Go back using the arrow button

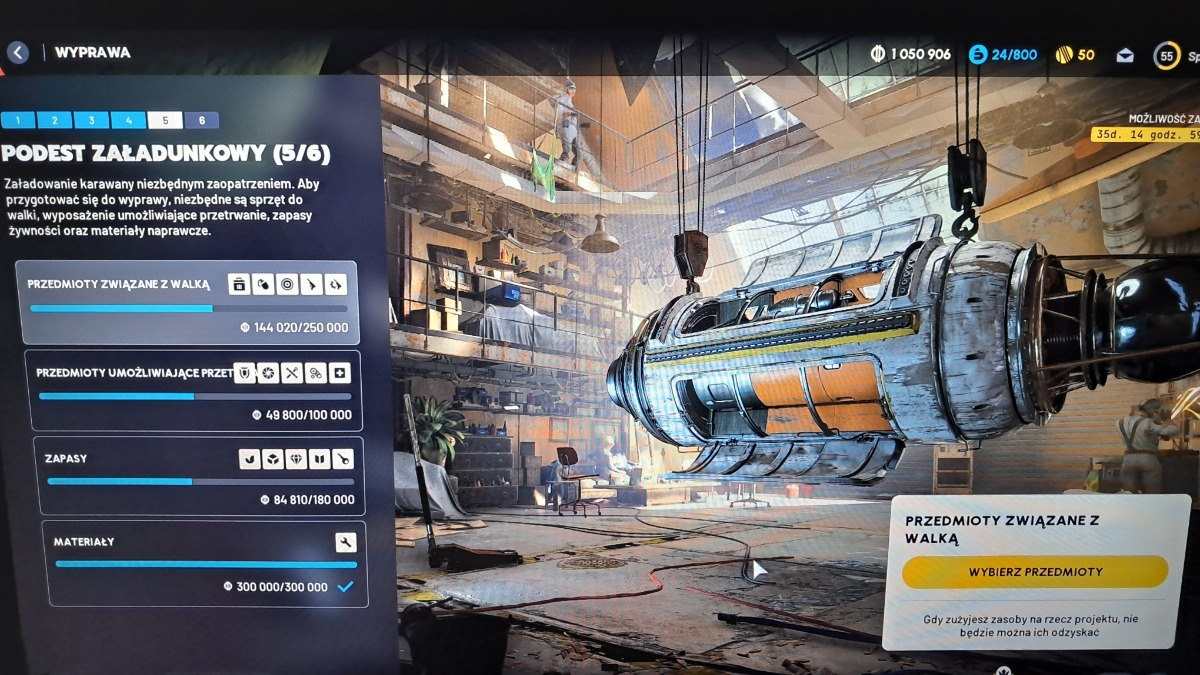click(17, 52)
